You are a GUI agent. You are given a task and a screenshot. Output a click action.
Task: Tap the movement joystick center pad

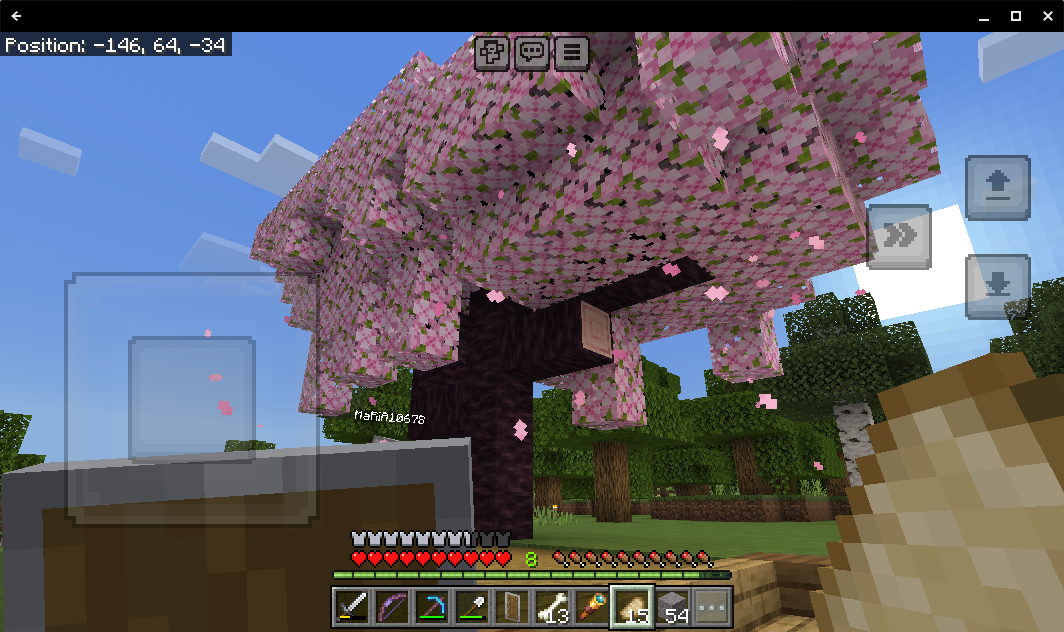192,398
